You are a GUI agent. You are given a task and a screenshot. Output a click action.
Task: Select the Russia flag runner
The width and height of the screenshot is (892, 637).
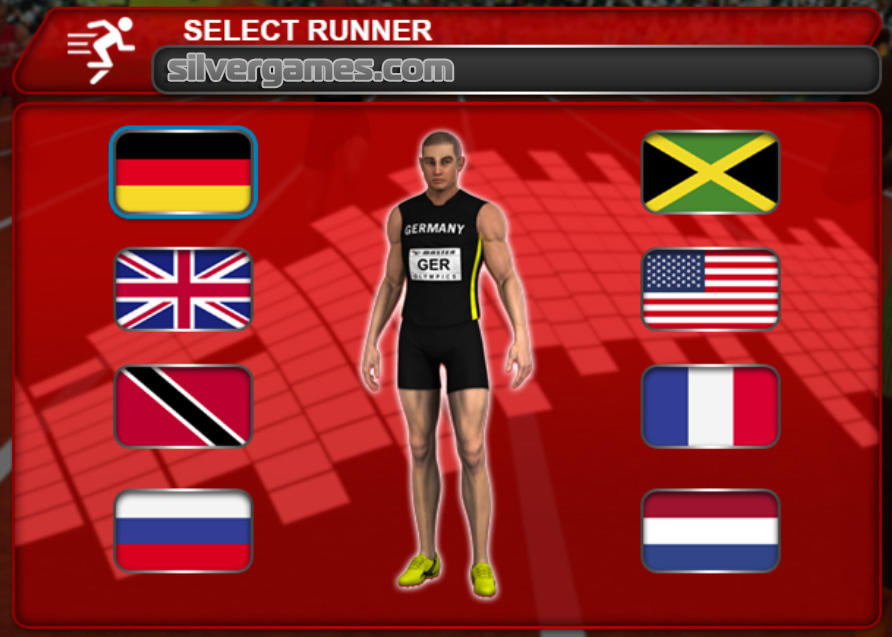coord(183,530)
